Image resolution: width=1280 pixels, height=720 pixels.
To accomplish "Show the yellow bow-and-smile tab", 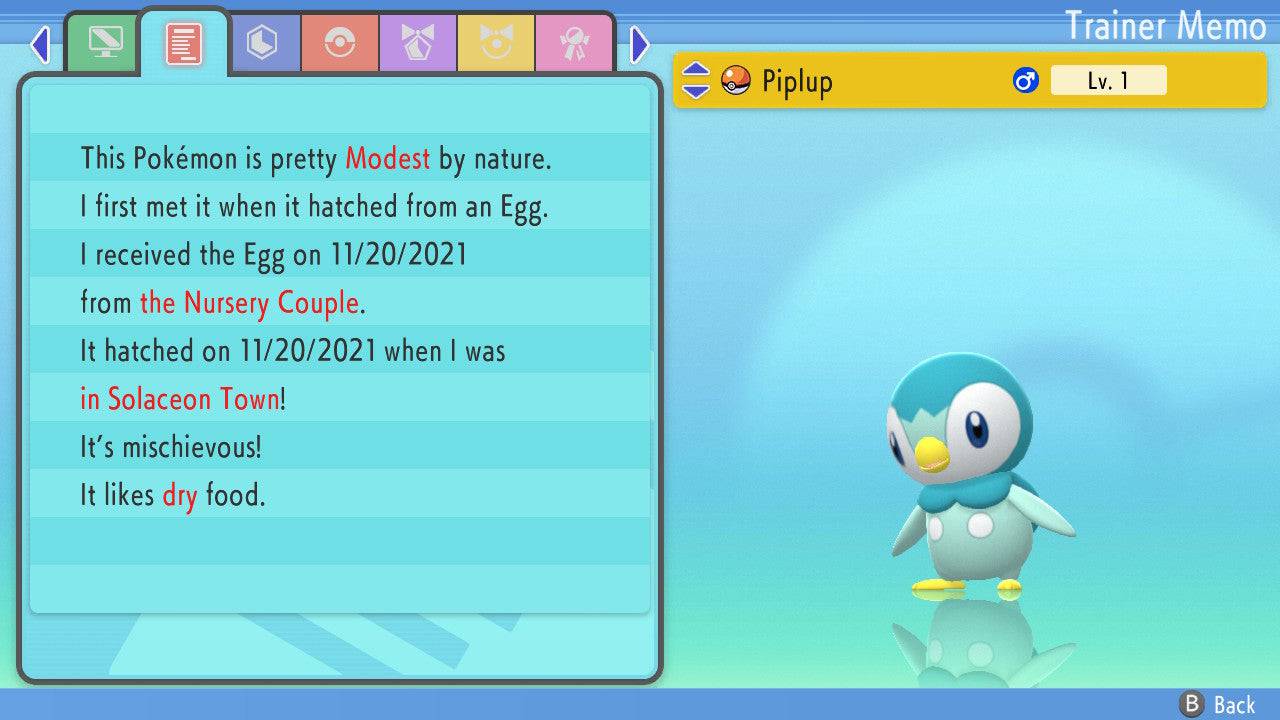I will pos(496,42).
